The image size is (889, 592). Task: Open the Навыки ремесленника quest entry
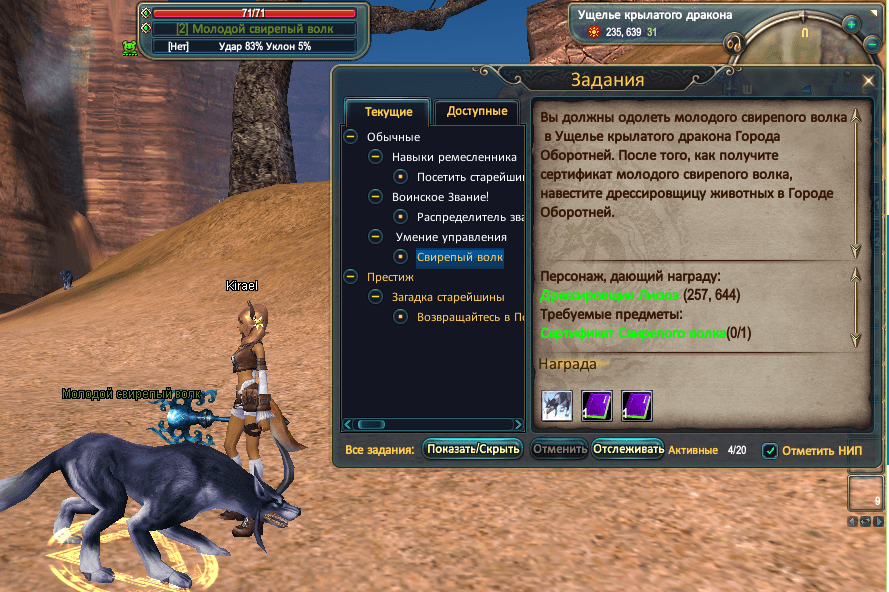pos(454,157)
